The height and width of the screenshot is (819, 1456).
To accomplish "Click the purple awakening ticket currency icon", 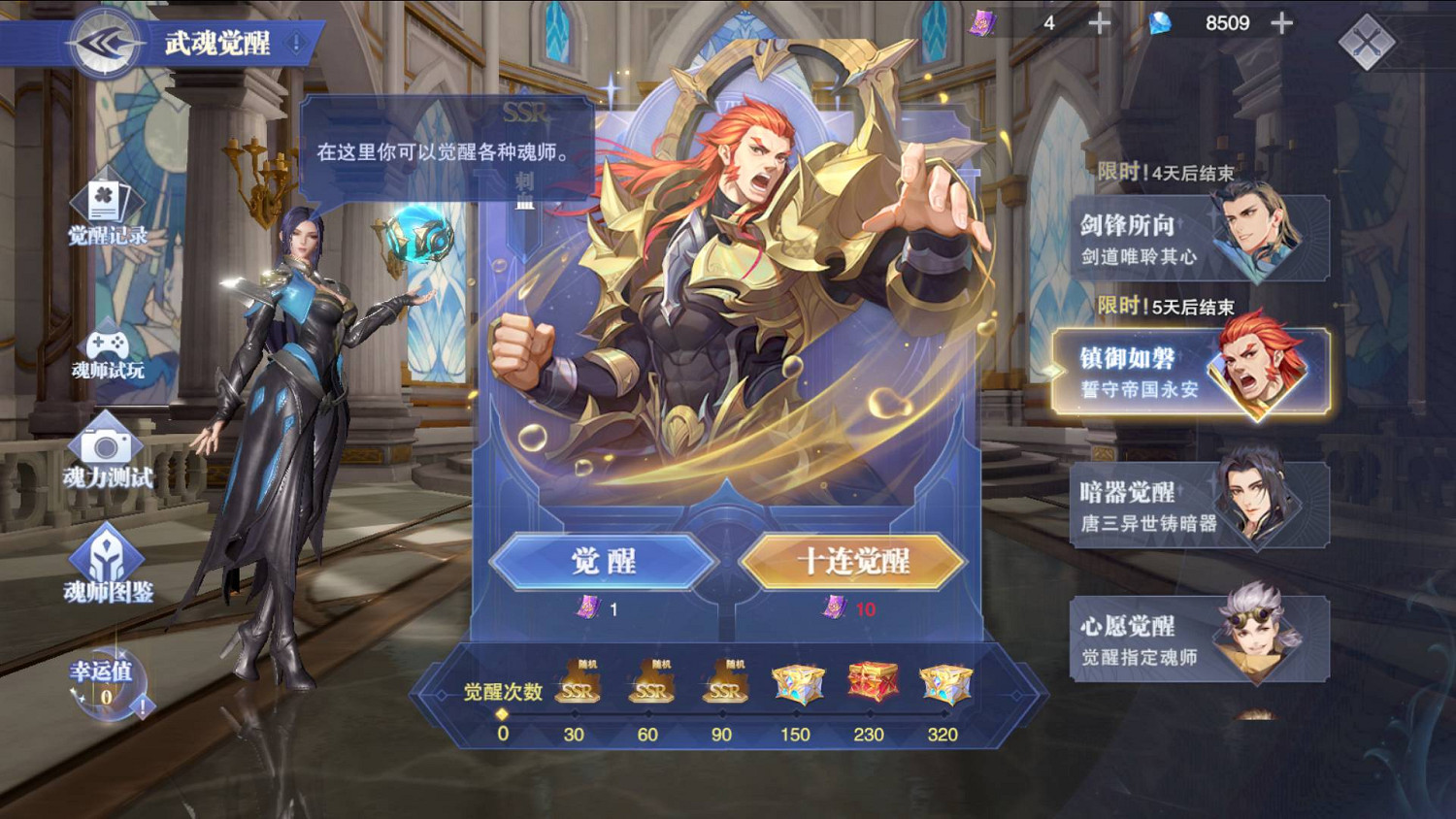I will (x=984, y=22).
